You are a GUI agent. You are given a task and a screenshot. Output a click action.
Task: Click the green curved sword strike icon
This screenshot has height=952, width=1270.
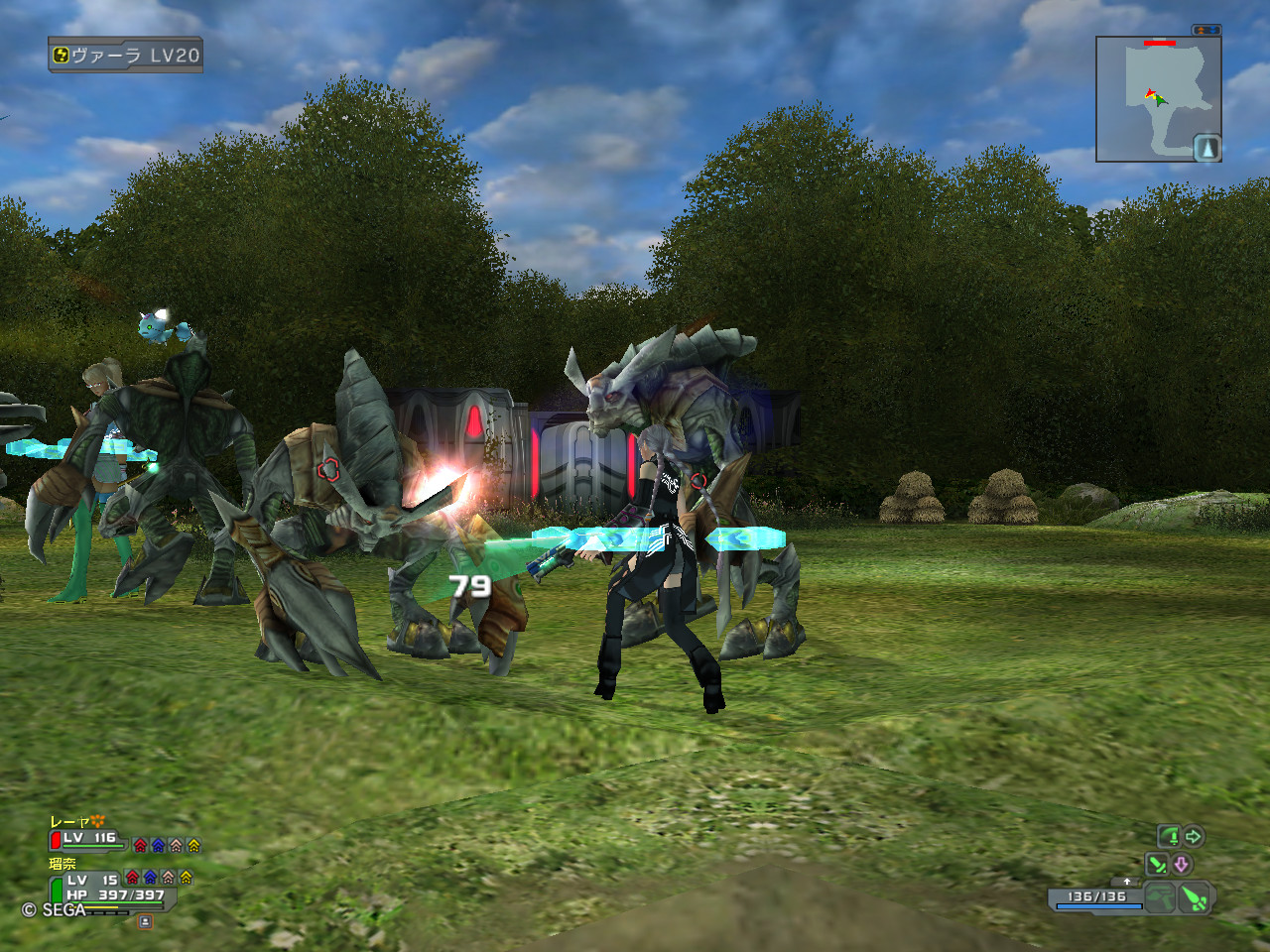(x=1171, y=837)
